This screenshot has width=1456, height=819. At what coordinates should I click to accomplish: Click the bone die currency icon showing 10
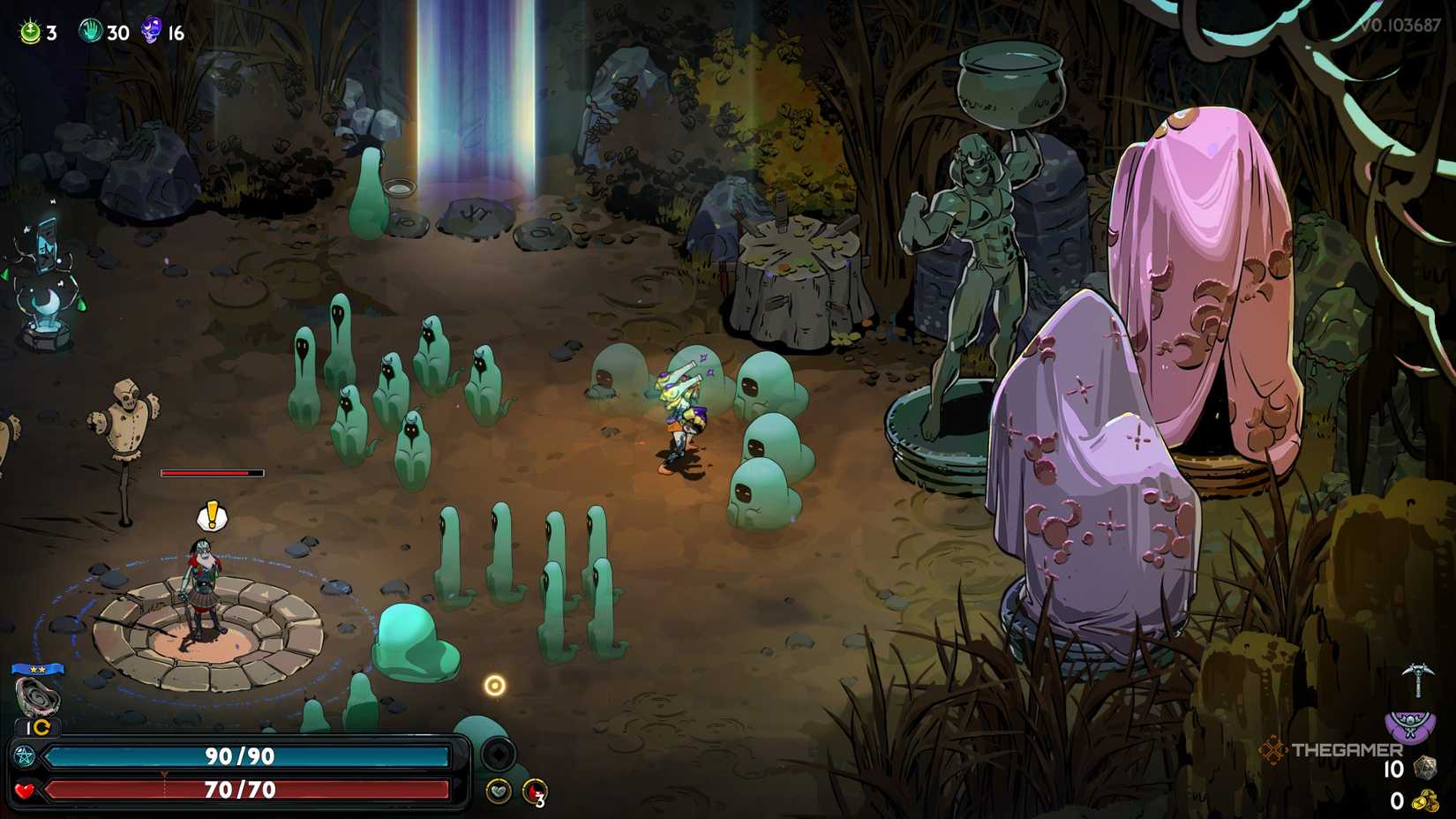(1427, 768)
